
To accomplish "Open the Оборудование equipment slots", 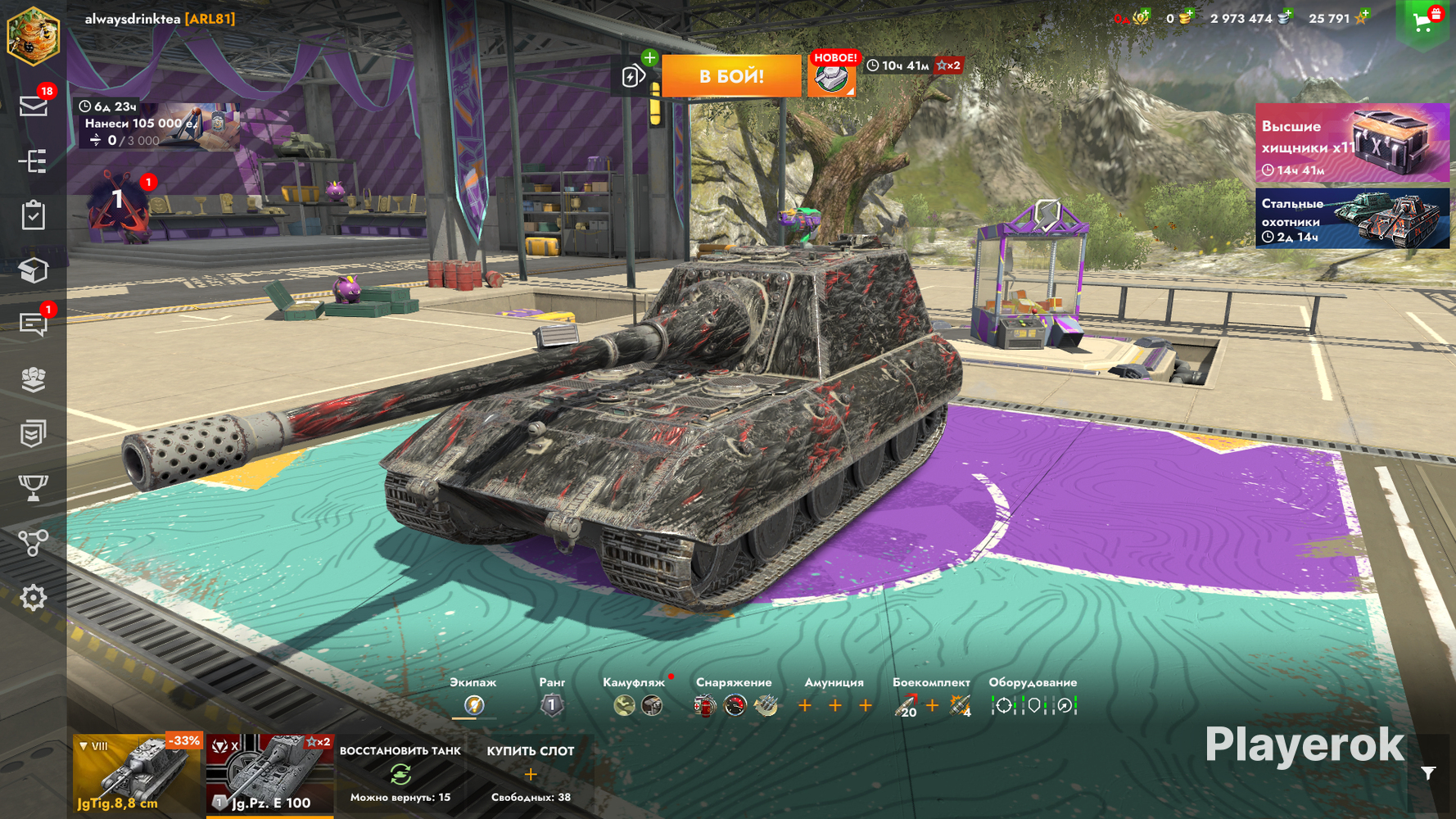I will click(1033, 704).
